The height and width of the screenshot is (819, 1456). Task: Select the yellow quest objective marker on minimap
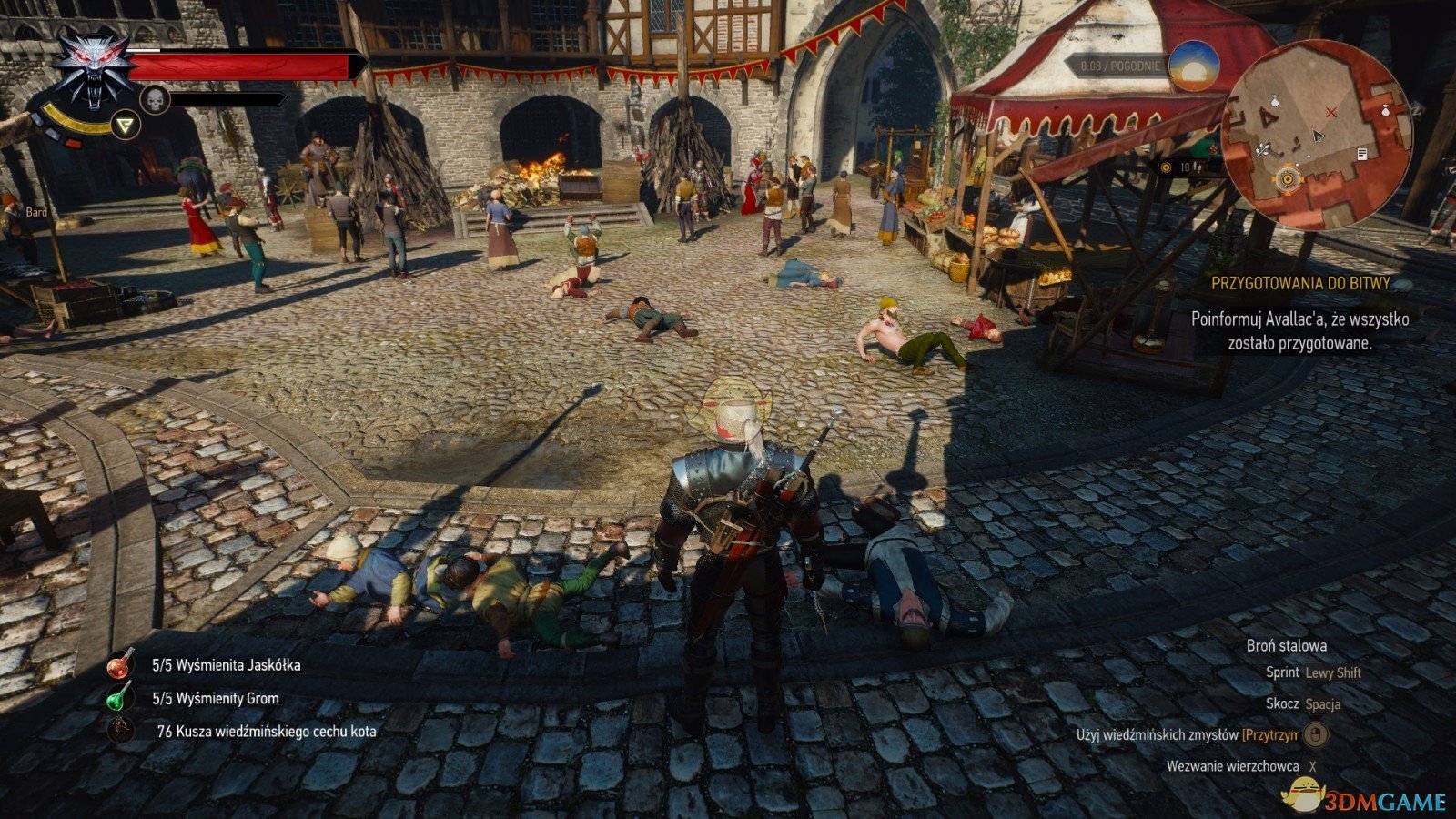coord(1288,179)
